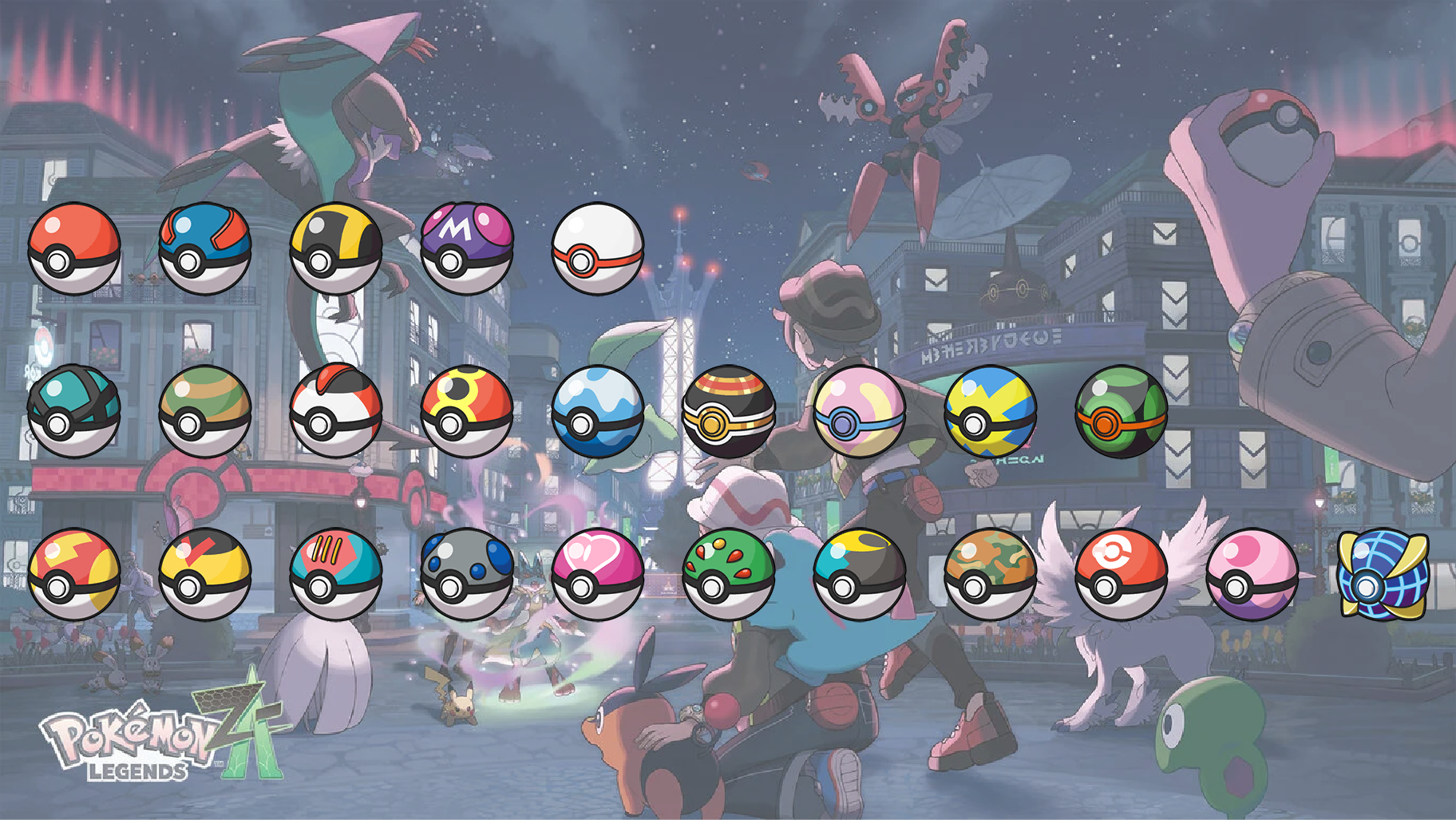Pick the dark green Dusk Ball
Image resolution: width=1456 pixels, height=820 pixels.
pos(1122,411)
